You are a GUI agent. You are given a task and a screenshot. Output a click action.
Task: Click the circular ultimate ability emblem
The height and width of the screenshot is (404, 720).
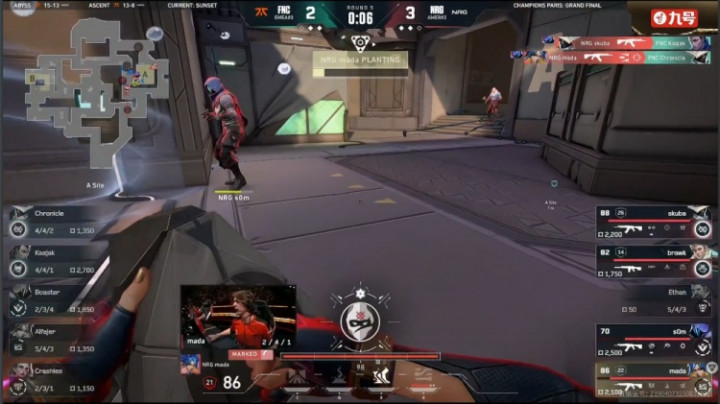[x=359, y=322]
